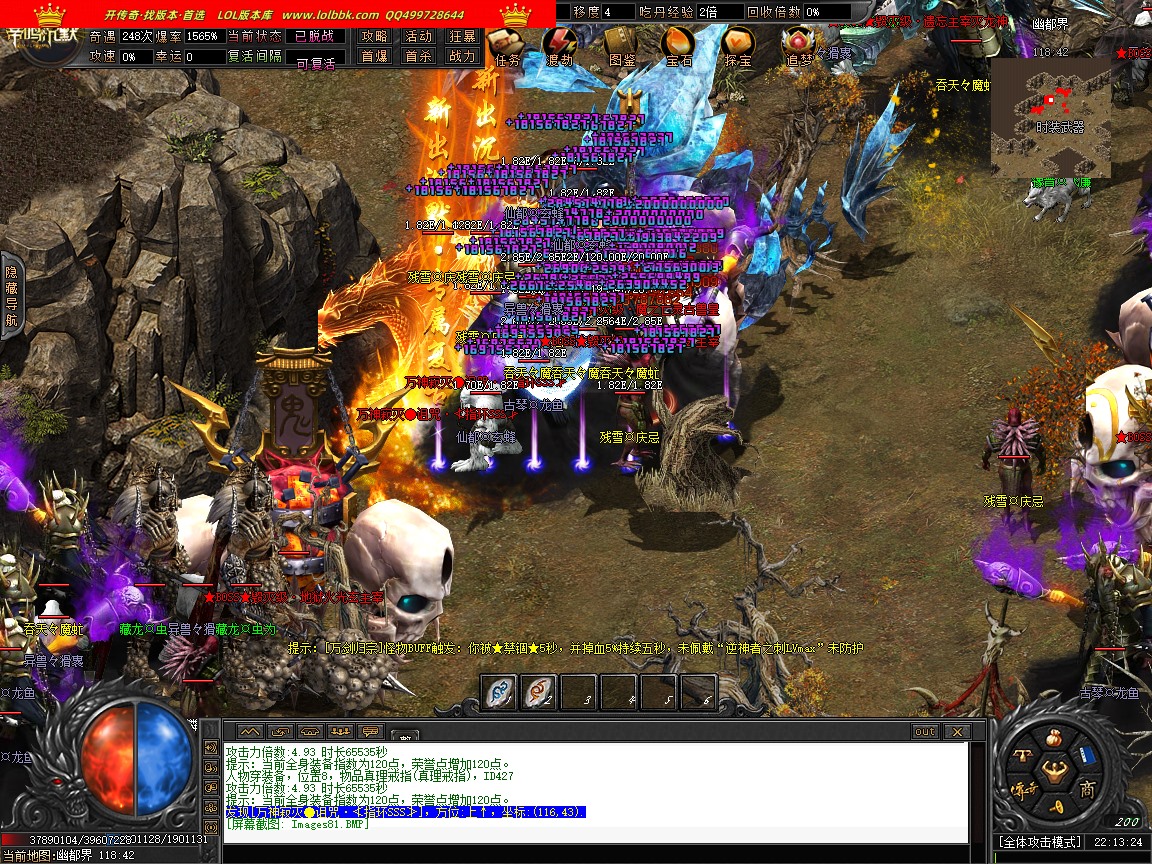Click the chat panel's out button
The width and height of the screenshot is (1152, 864).
(925, 732)
